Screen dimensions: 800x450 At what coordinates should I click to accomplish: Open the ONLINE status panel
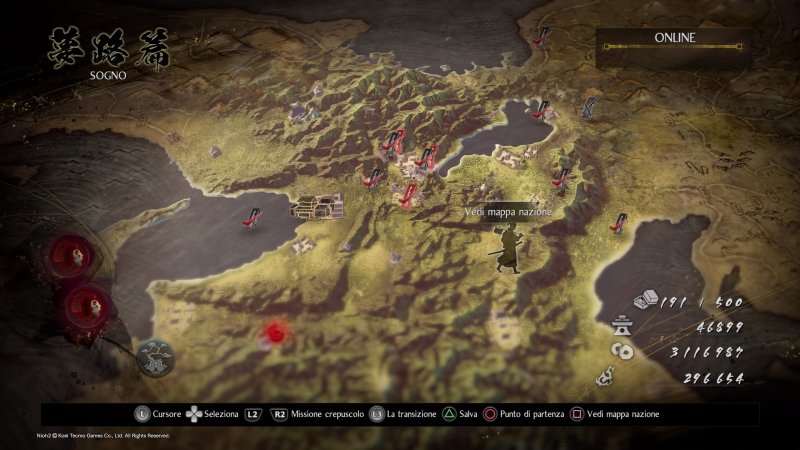pyautogui.click(x=674, y=46)
